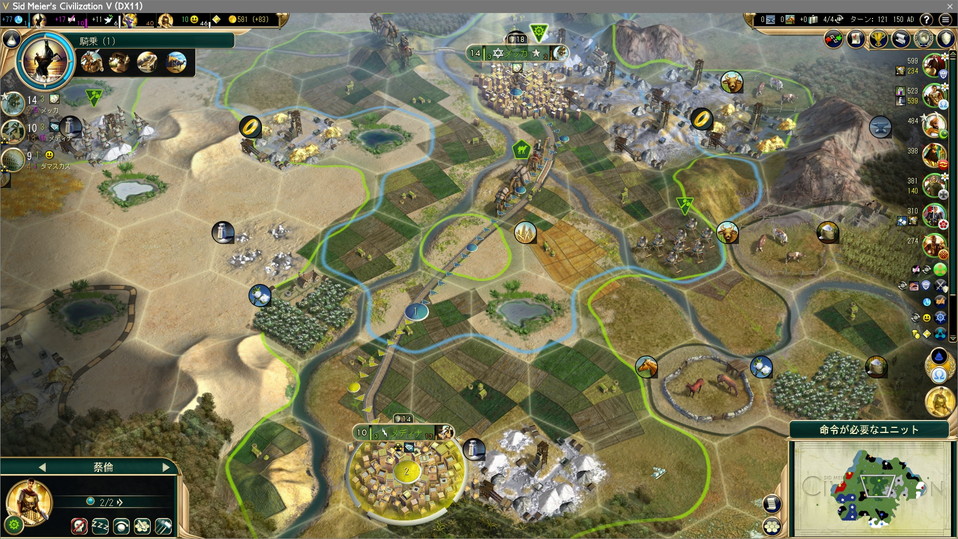Open the city banner for the bottom city
This screenshot has height=539, width=958.
(x=405, y=432)
